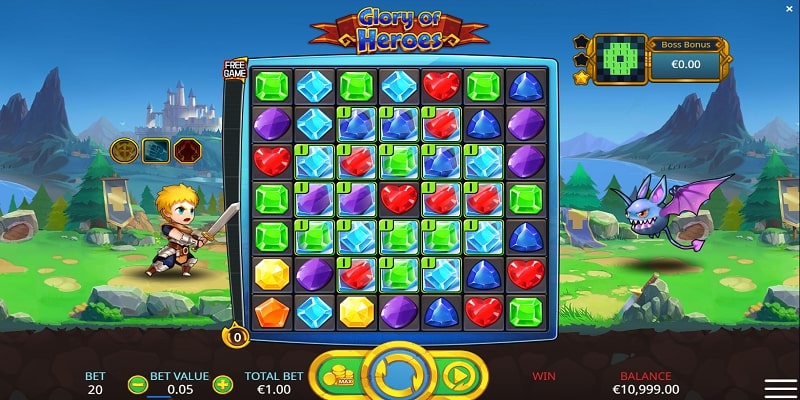Select the orange pentagon gem tile
The width and height of the screenshot is (800, 400).
(x=270, y=311)
